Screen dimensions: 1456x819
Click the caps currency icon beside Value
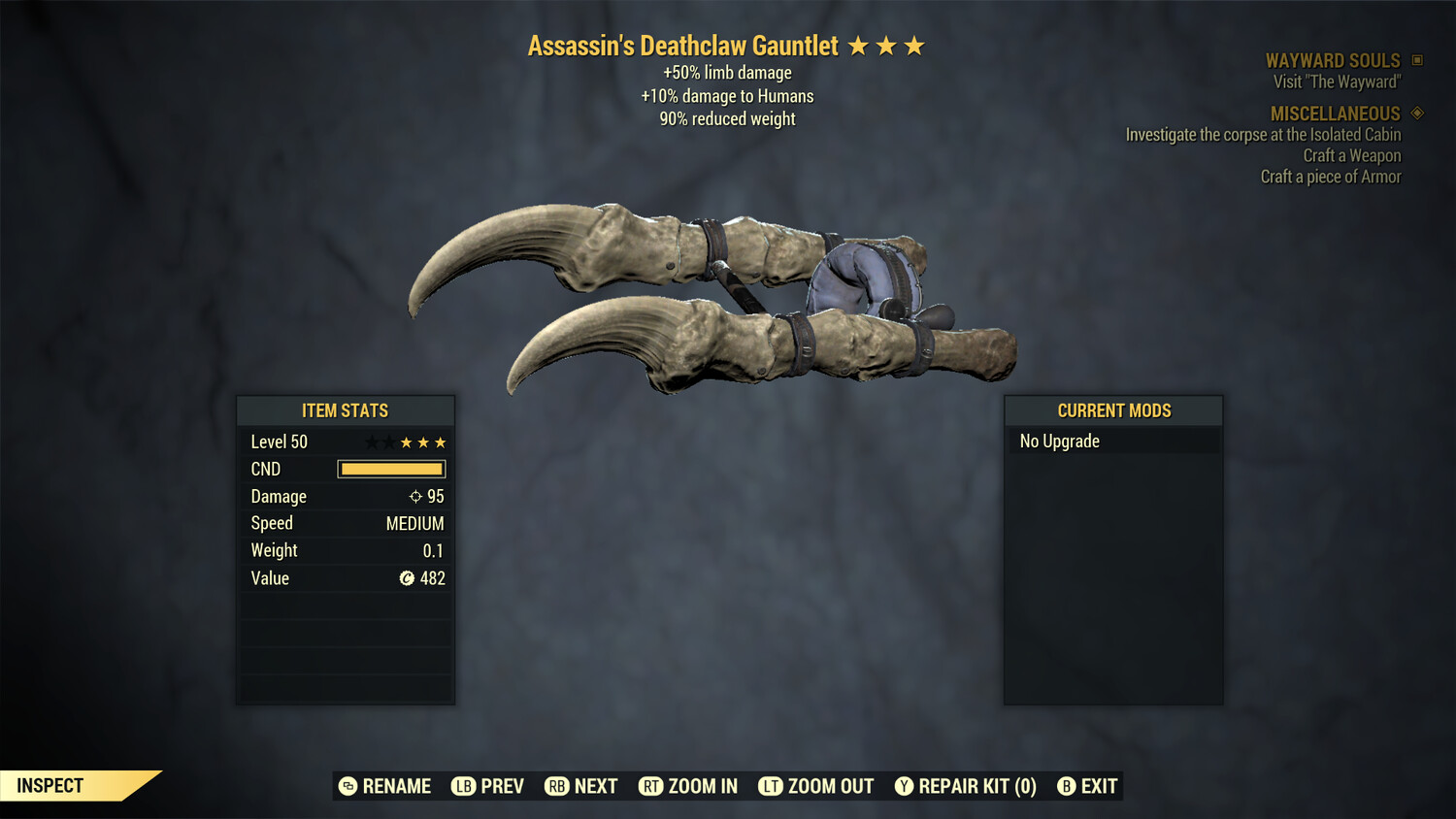pos(409,578)
